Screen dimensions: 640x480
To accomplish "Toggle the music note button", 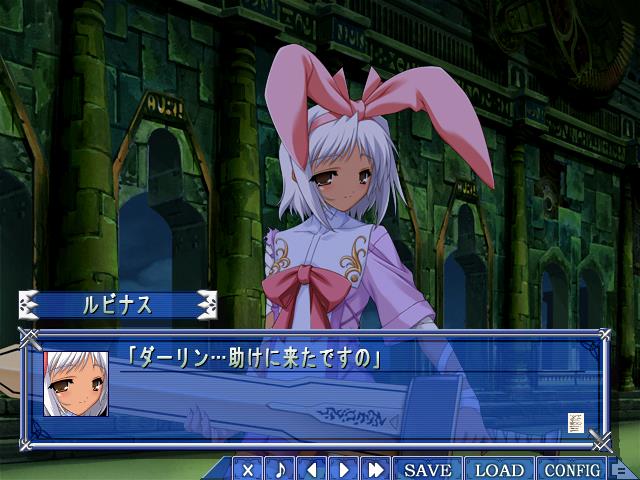I will click(x=280, y=469).
